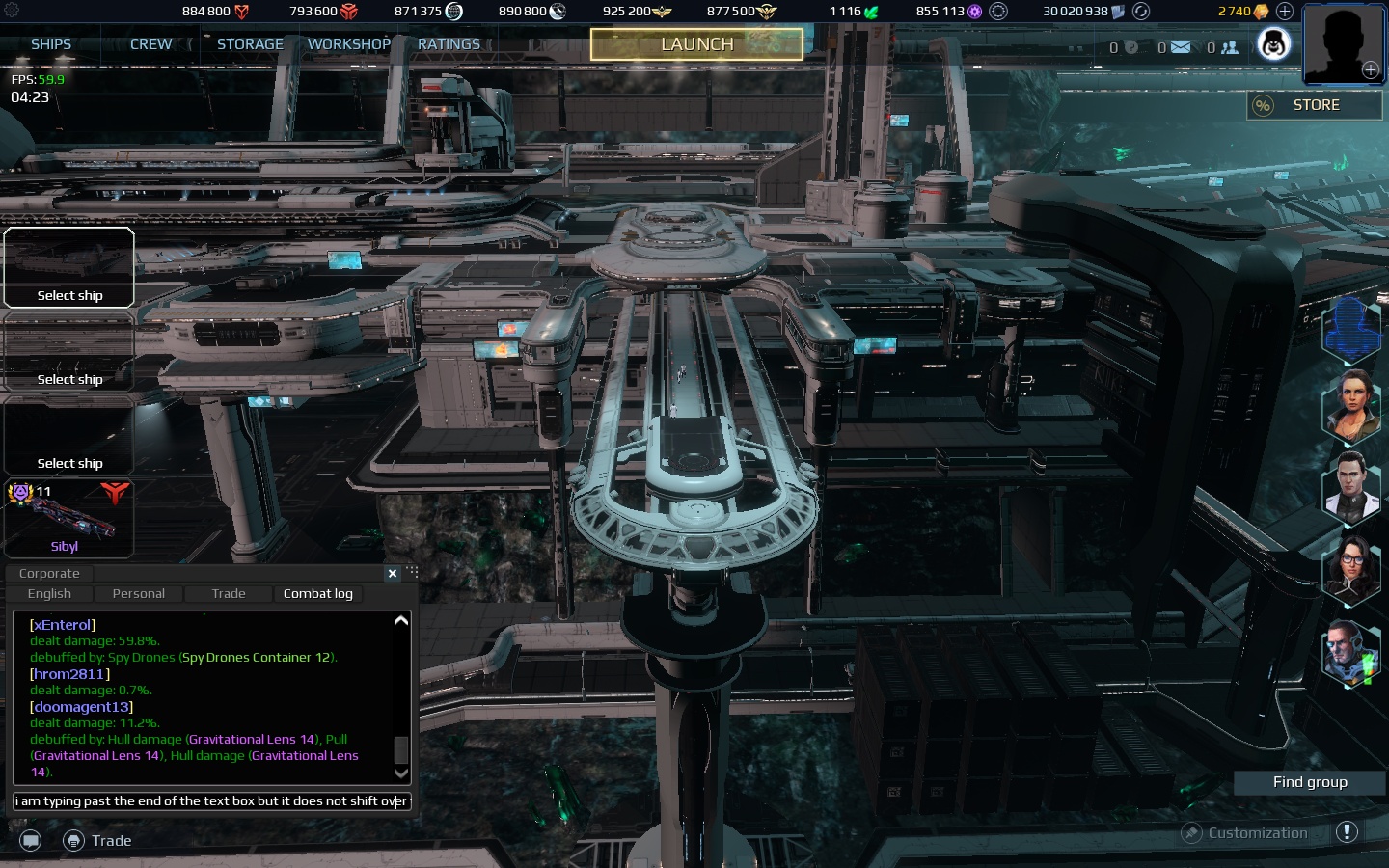Open the player profile avatar
The image size is (1389, 868).
pyautogui.click(x=1343, y=44)
